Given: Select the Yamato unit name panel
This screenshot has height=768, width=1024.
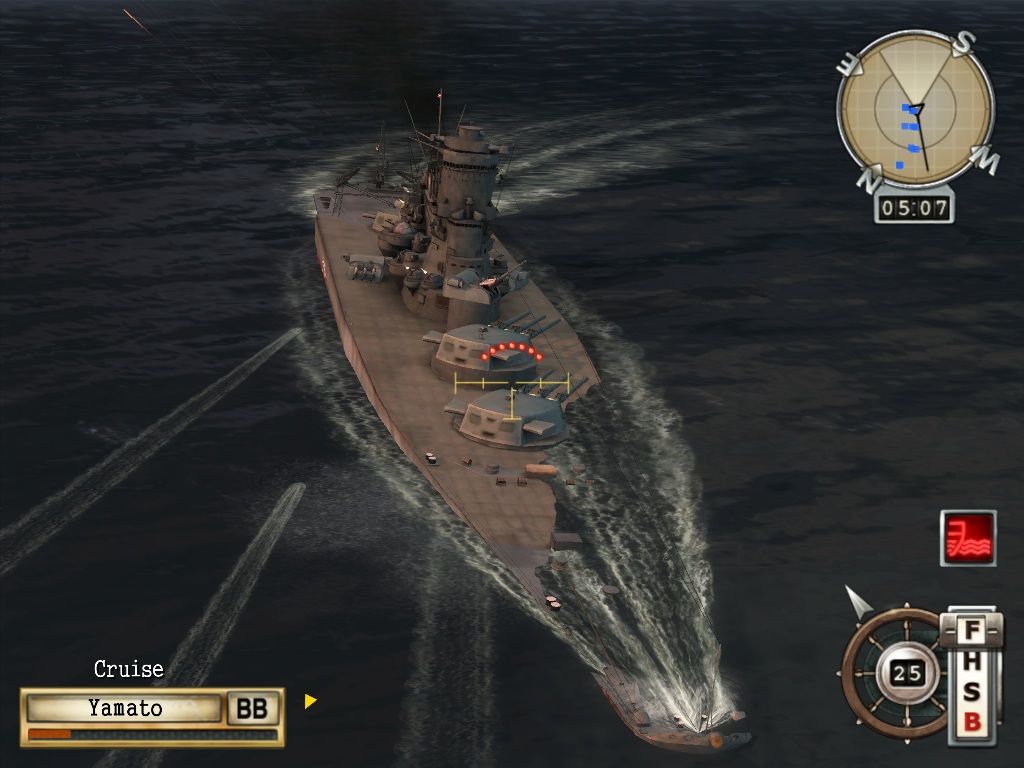Looking at the screenshot, I should tap(125, 708).
